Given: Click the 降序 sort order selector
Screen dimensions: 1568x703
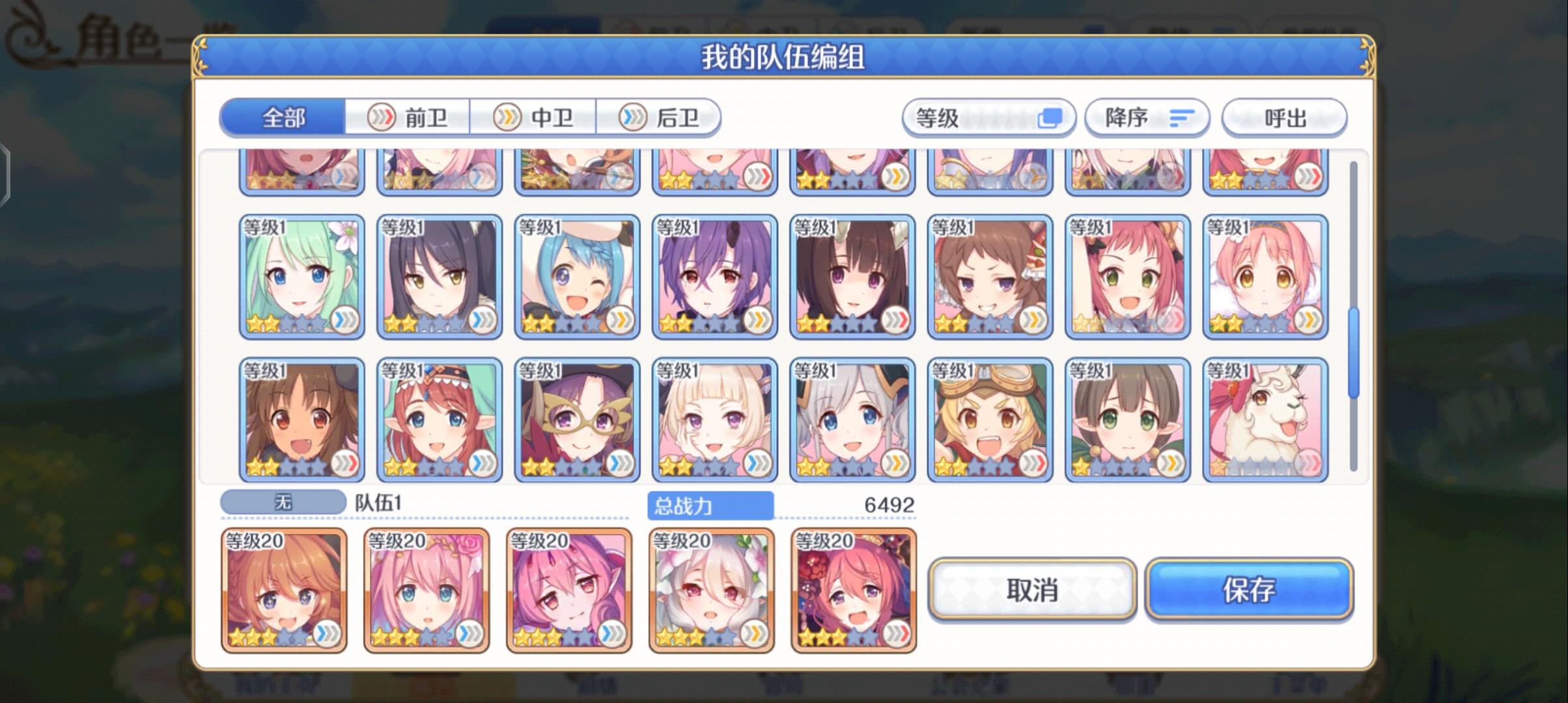Looking at the screenshot, I should 1147,117.
